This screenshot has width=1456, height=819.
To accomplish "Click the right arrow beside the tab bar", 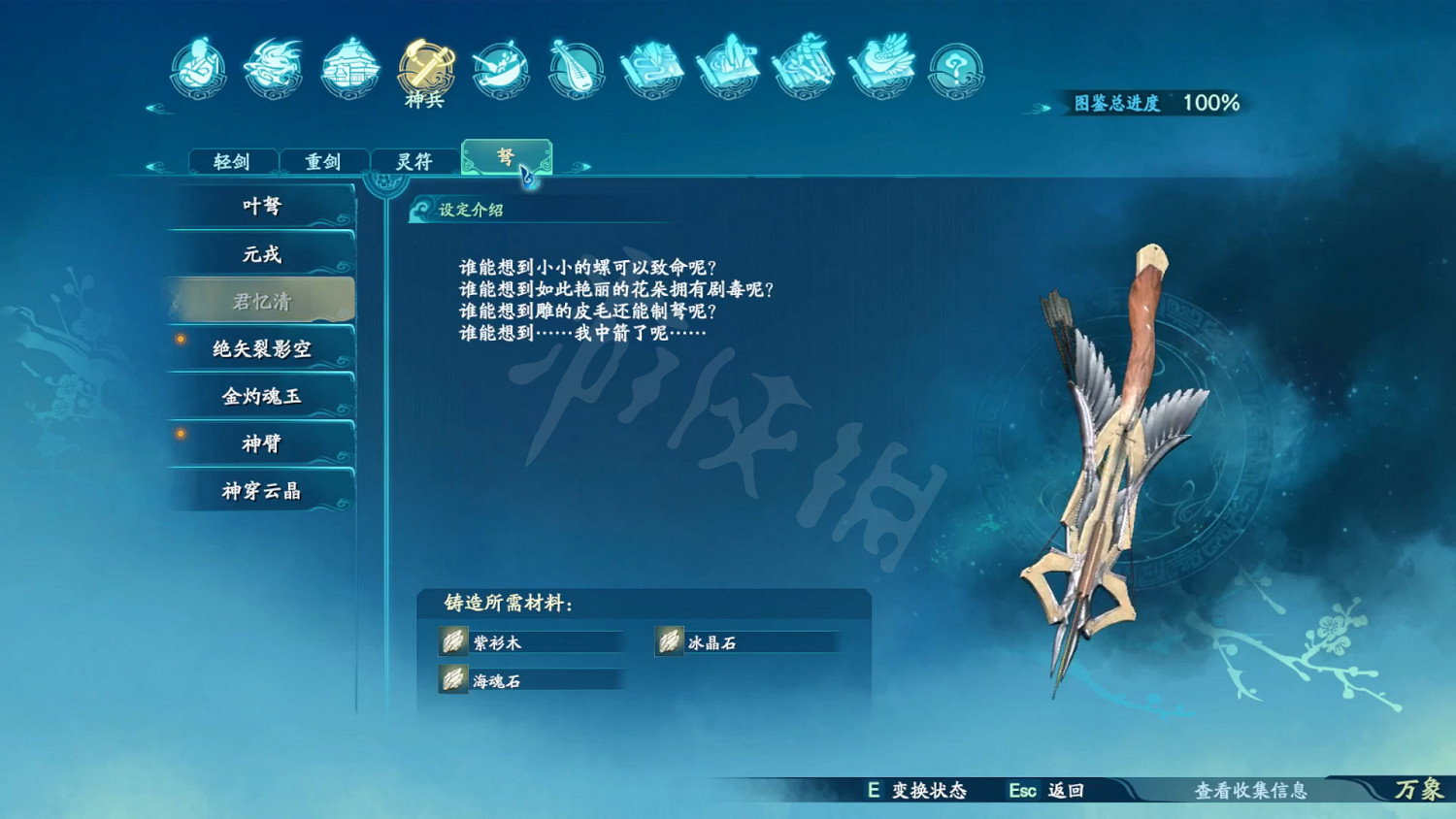I will [x=583, y=167].
